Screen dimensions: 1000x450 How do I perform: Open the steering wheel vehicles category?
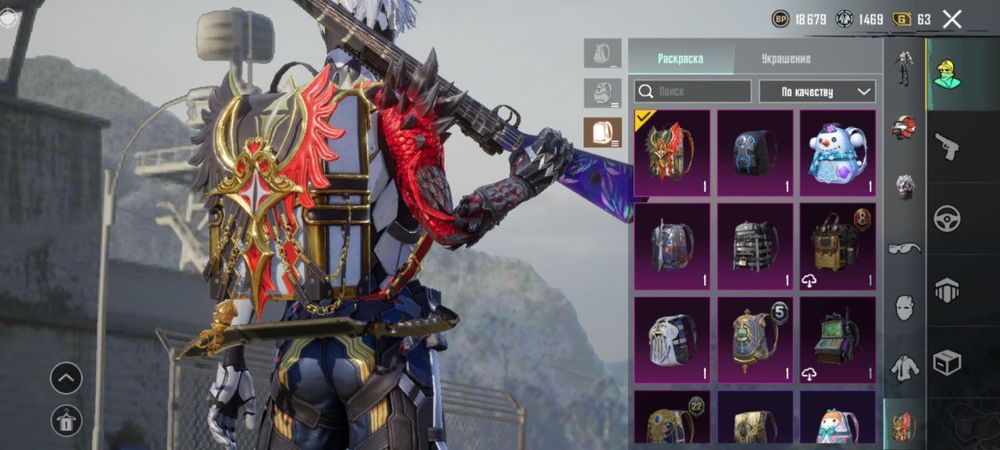946,218
